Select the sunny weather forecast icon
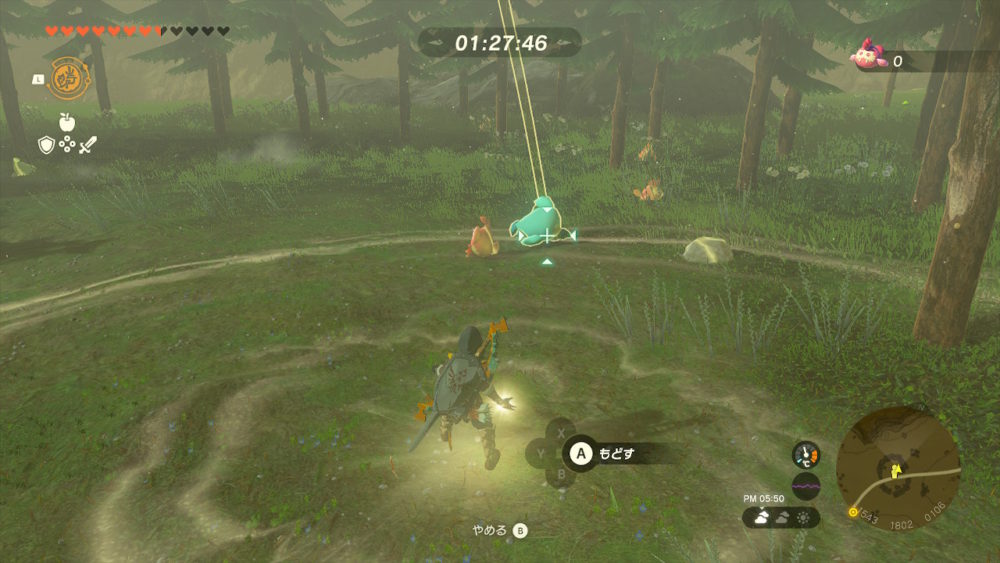1000x563 pixels. point(805,518)
